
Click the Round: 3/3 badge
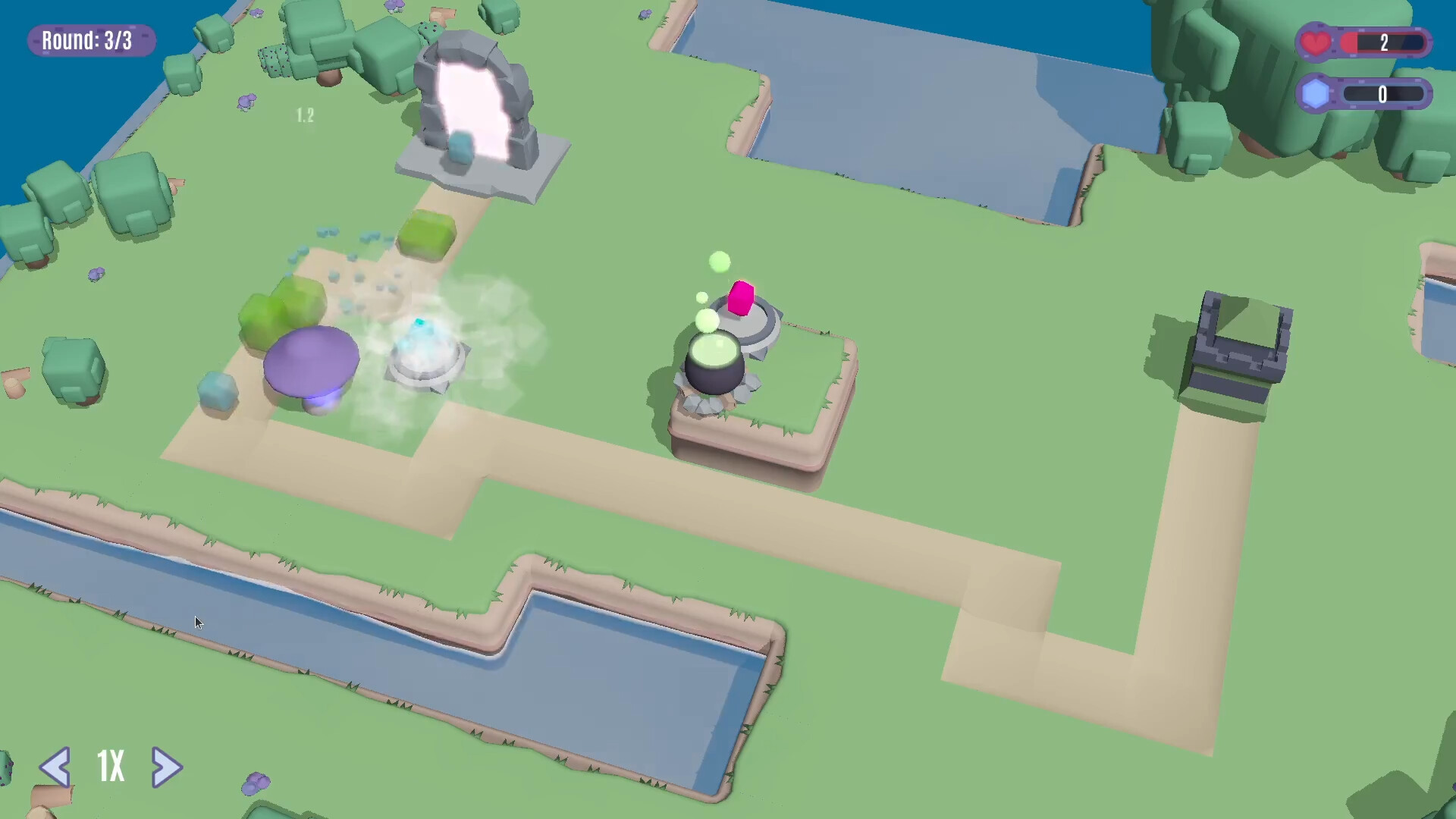tap(90, 40)
